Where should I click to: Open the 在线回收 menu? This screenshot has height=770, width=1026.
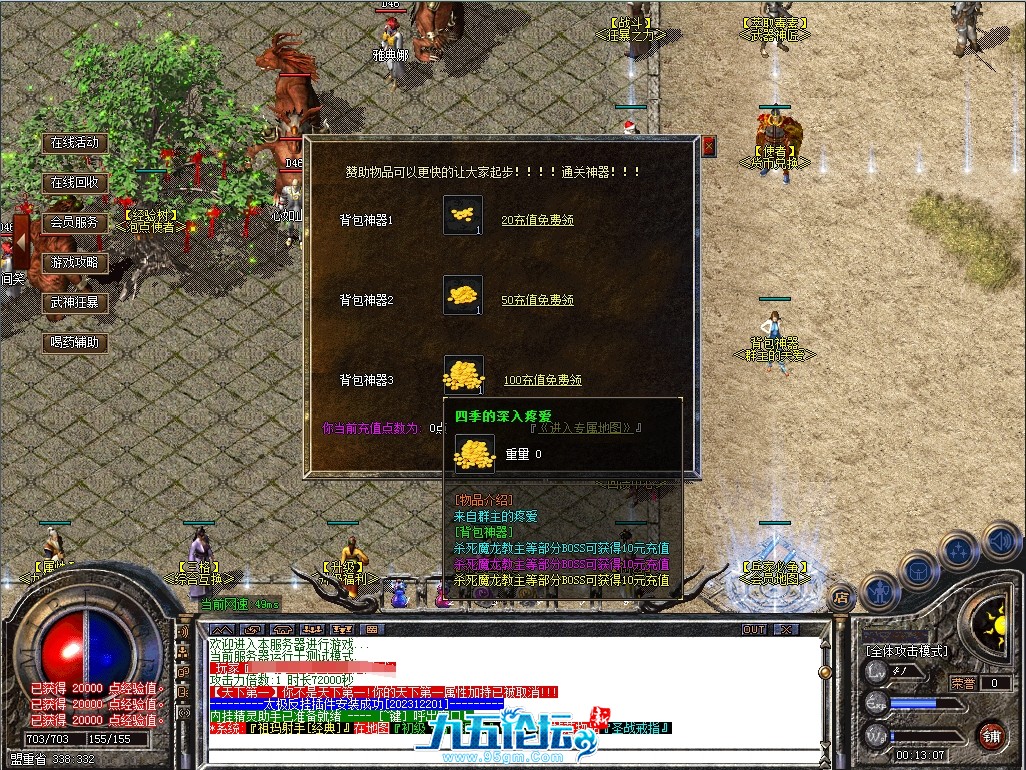pyautogui.click(x=75, y=182)
